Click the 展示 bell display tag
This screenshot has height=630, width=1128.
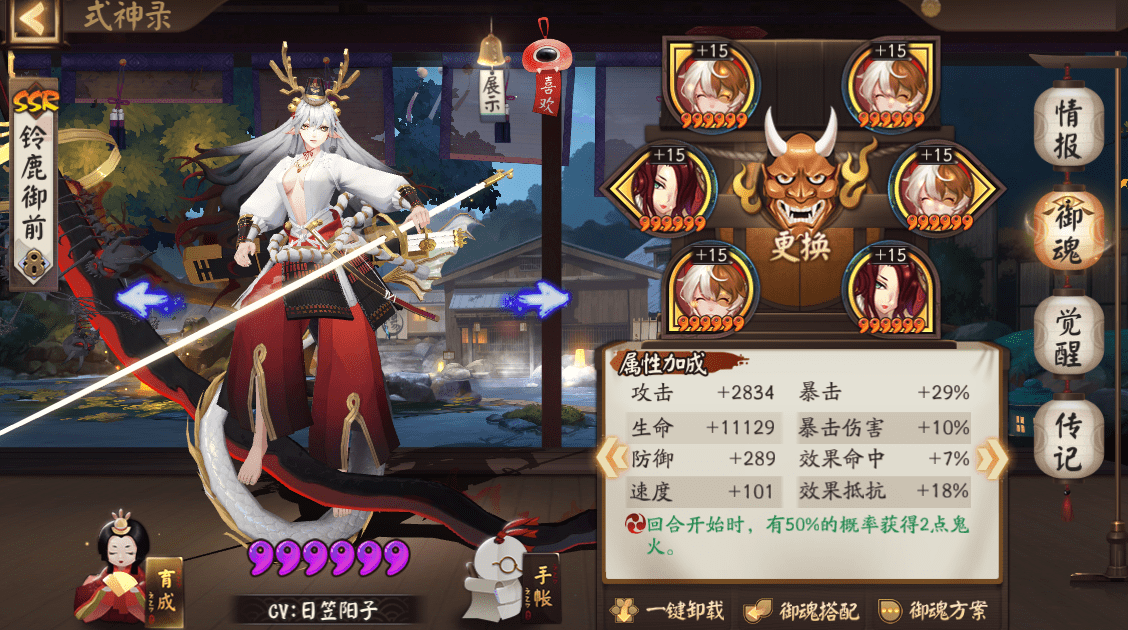point(492,88)
